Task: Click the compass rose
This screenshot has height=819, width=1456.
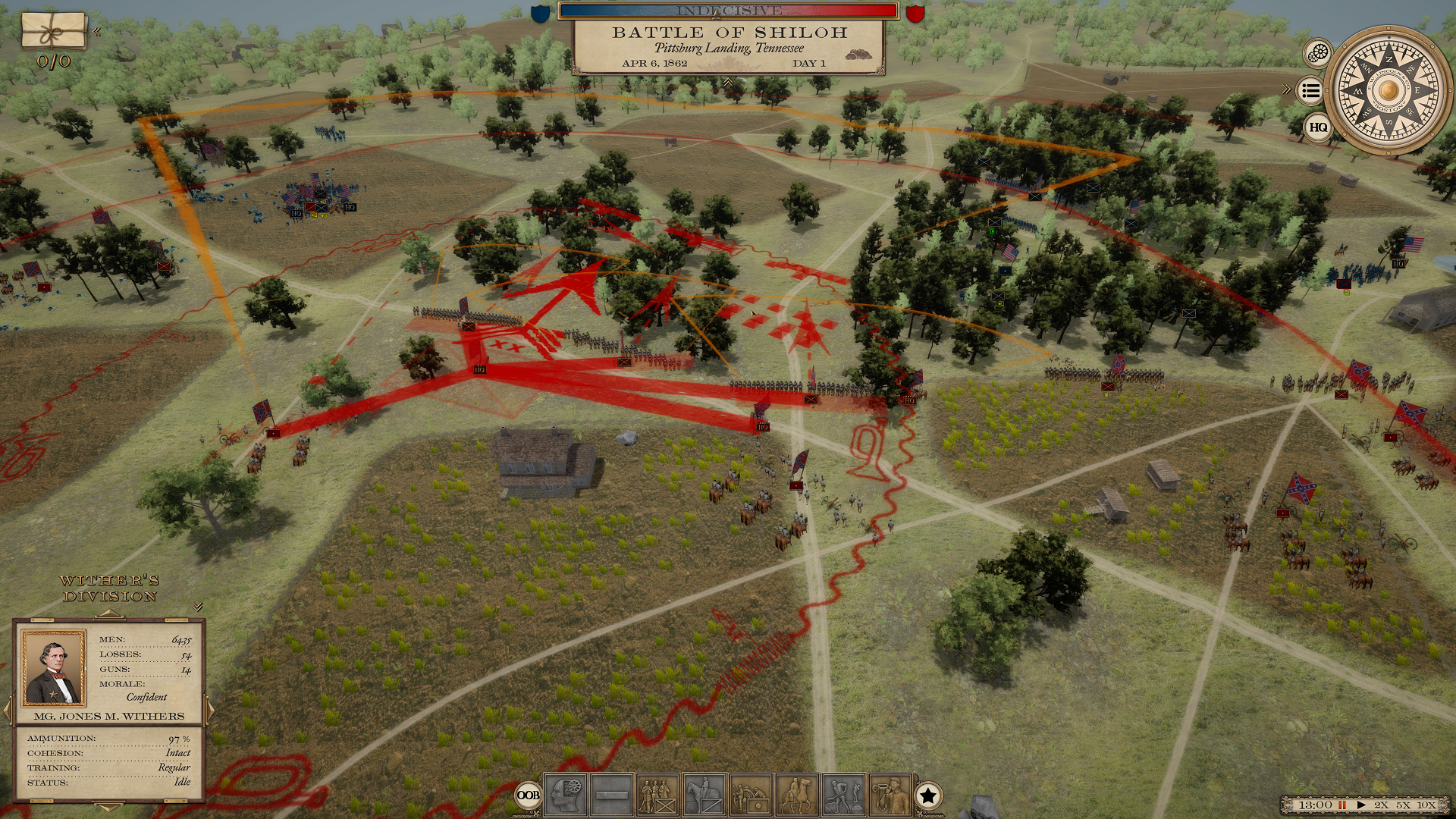Action: pyautogui.click(x=1389, y=90)
